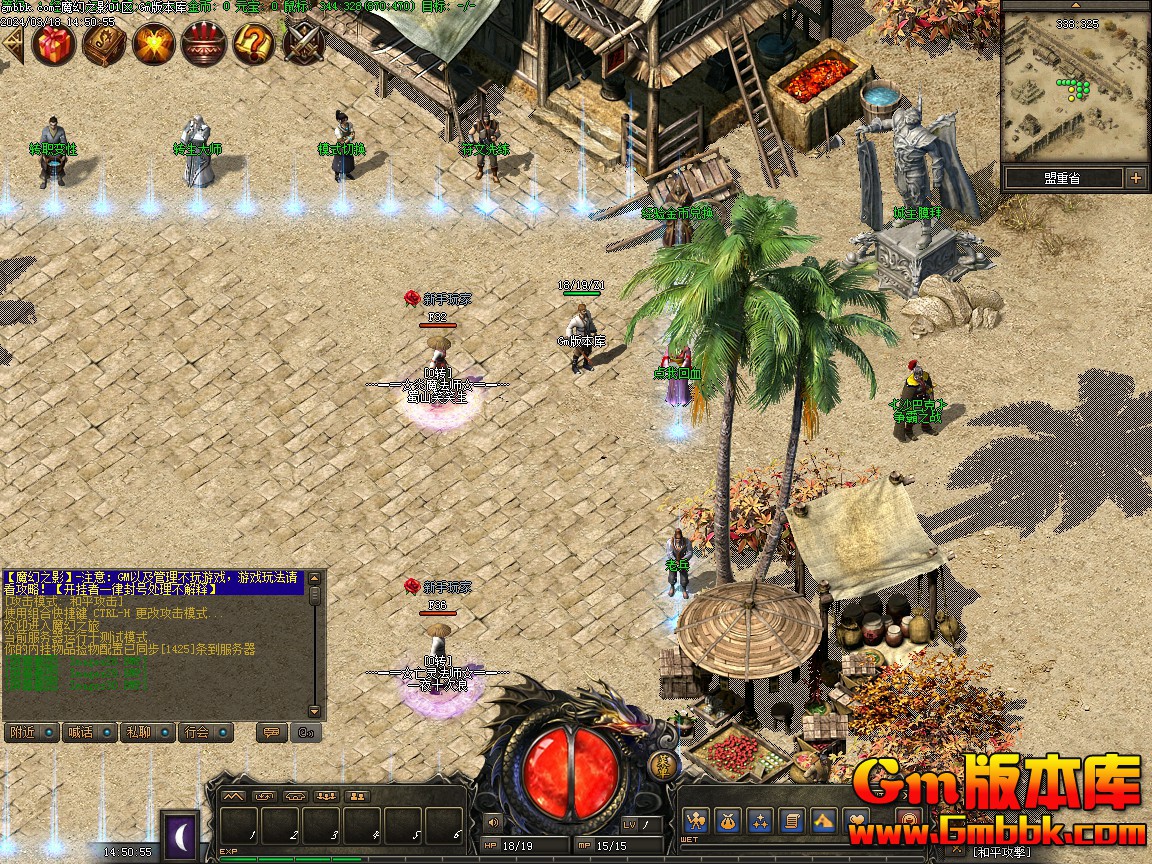Open the question mark scroll help
Viewport: 1152px width, 864px height.
254,44
